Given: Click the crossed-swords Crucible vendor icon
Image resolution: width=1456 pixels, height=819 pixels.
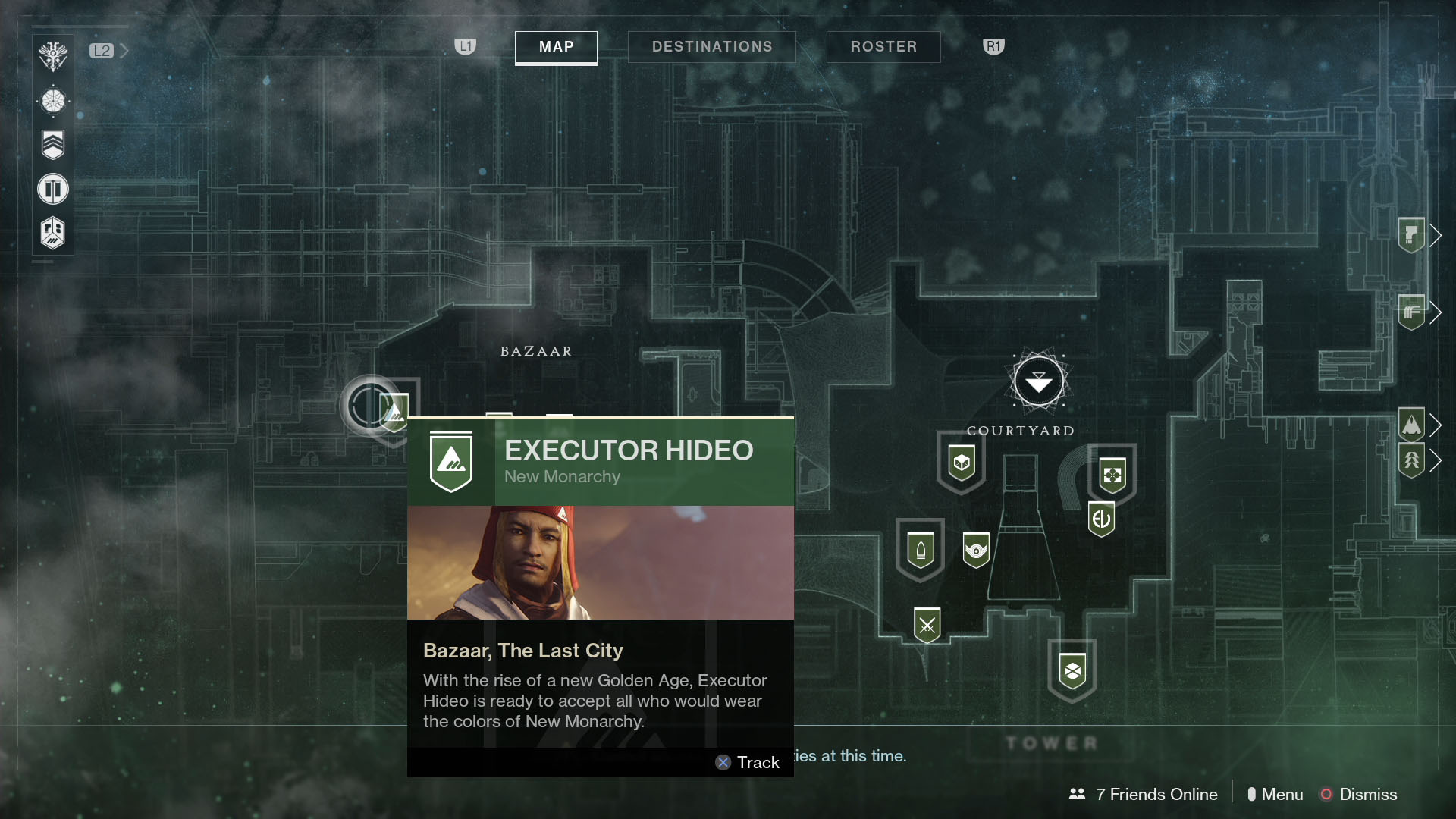Looking at the screenshot, I should [927, 626].
